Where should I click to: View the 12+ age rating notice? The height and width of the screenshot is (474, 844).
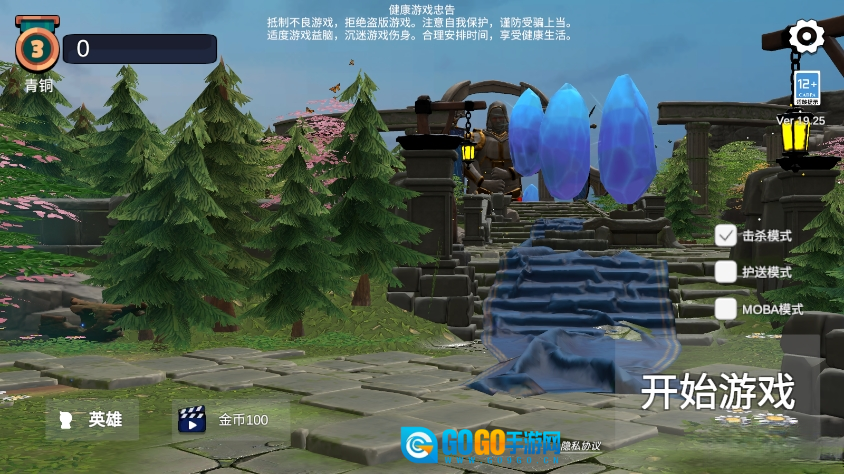pos(807,88)
